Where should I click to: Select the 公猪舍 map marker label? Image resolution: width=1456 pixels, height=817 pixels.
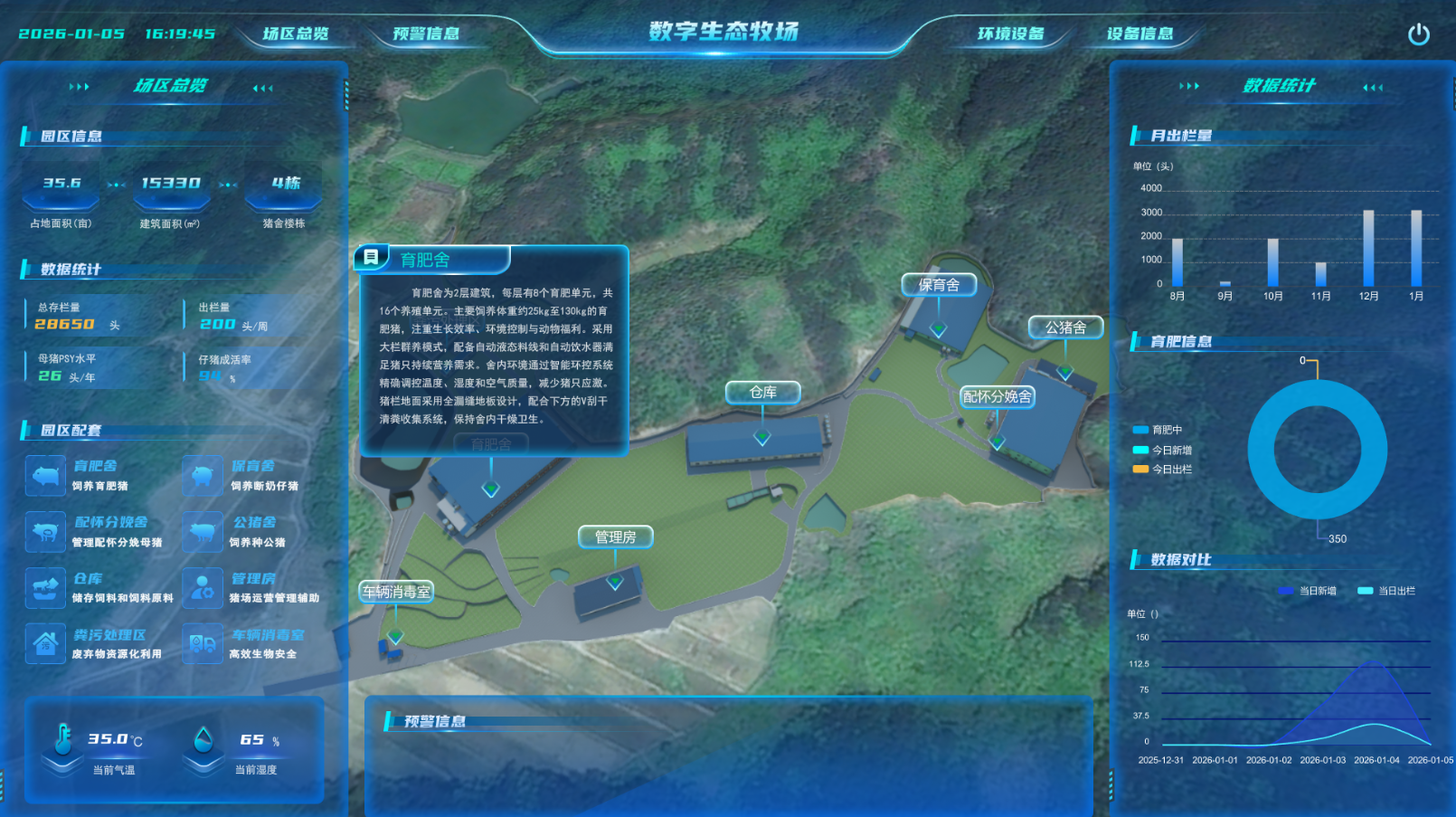1065,328
